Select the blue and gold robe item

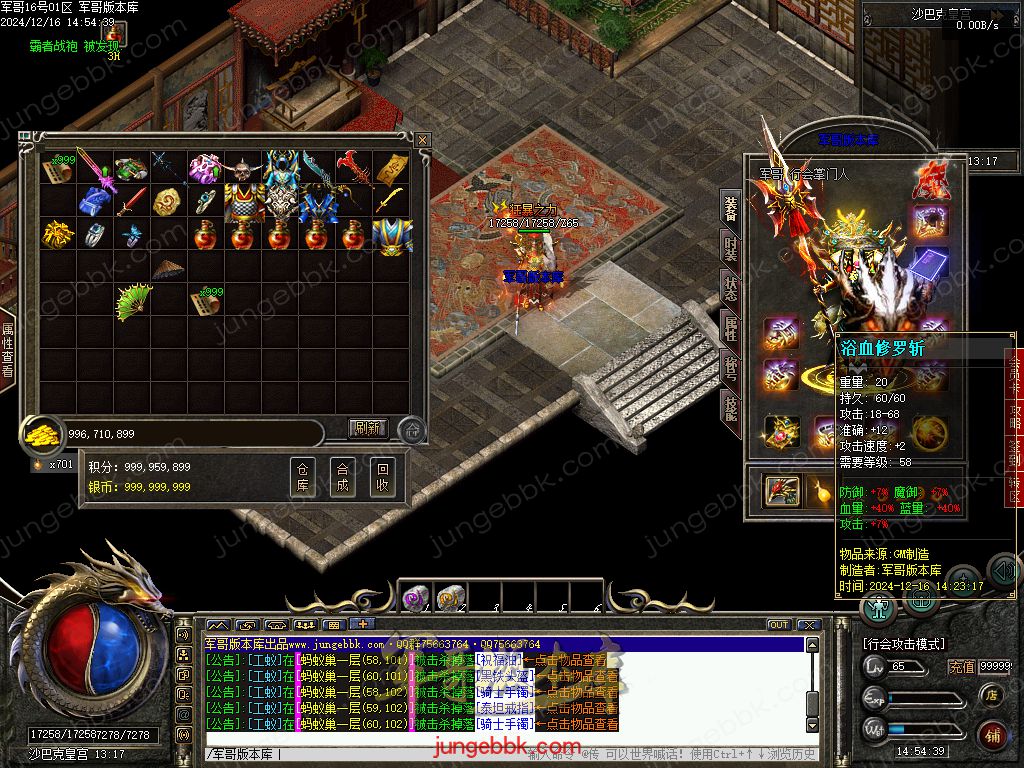point(392,236)
